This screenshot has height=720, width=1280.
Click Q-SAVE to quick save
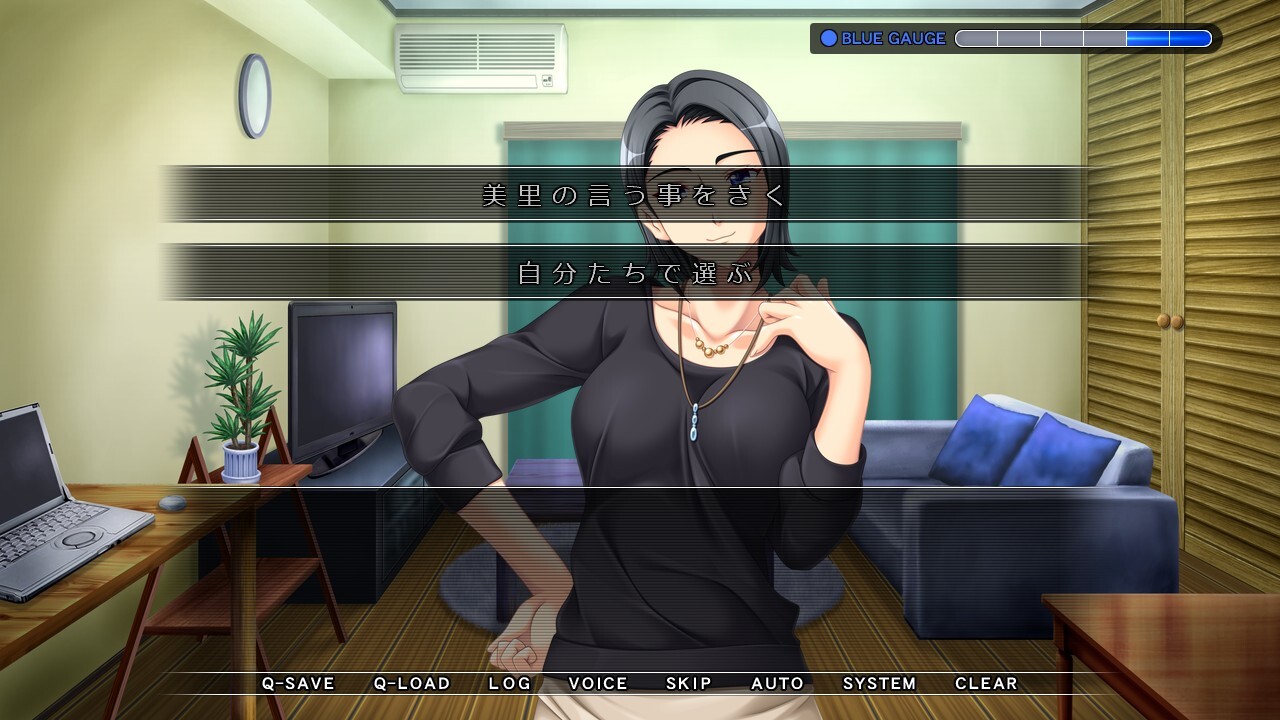298,684
